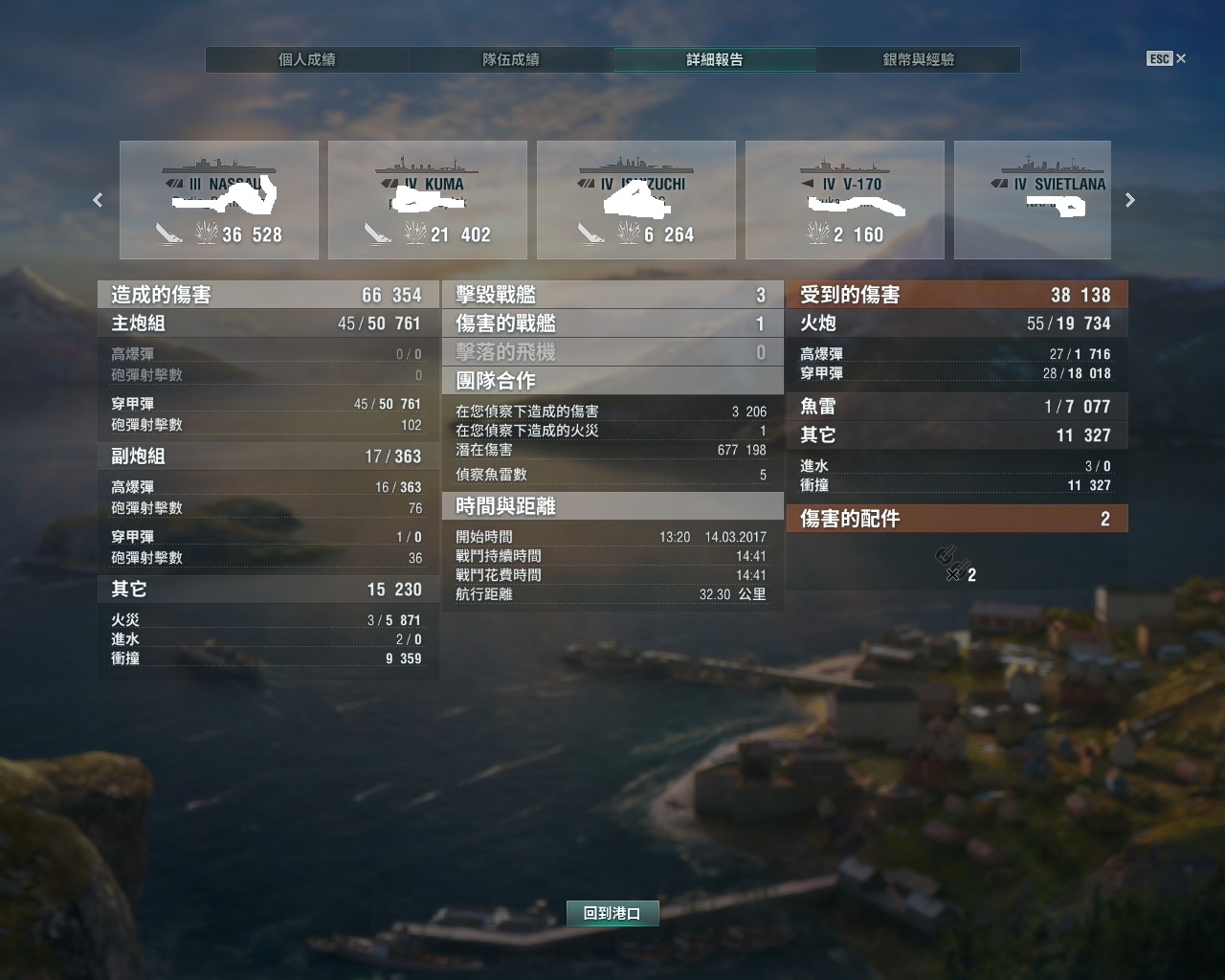
Task: Show the 銀幣與經驗 tab
Action: coord(919,59)
